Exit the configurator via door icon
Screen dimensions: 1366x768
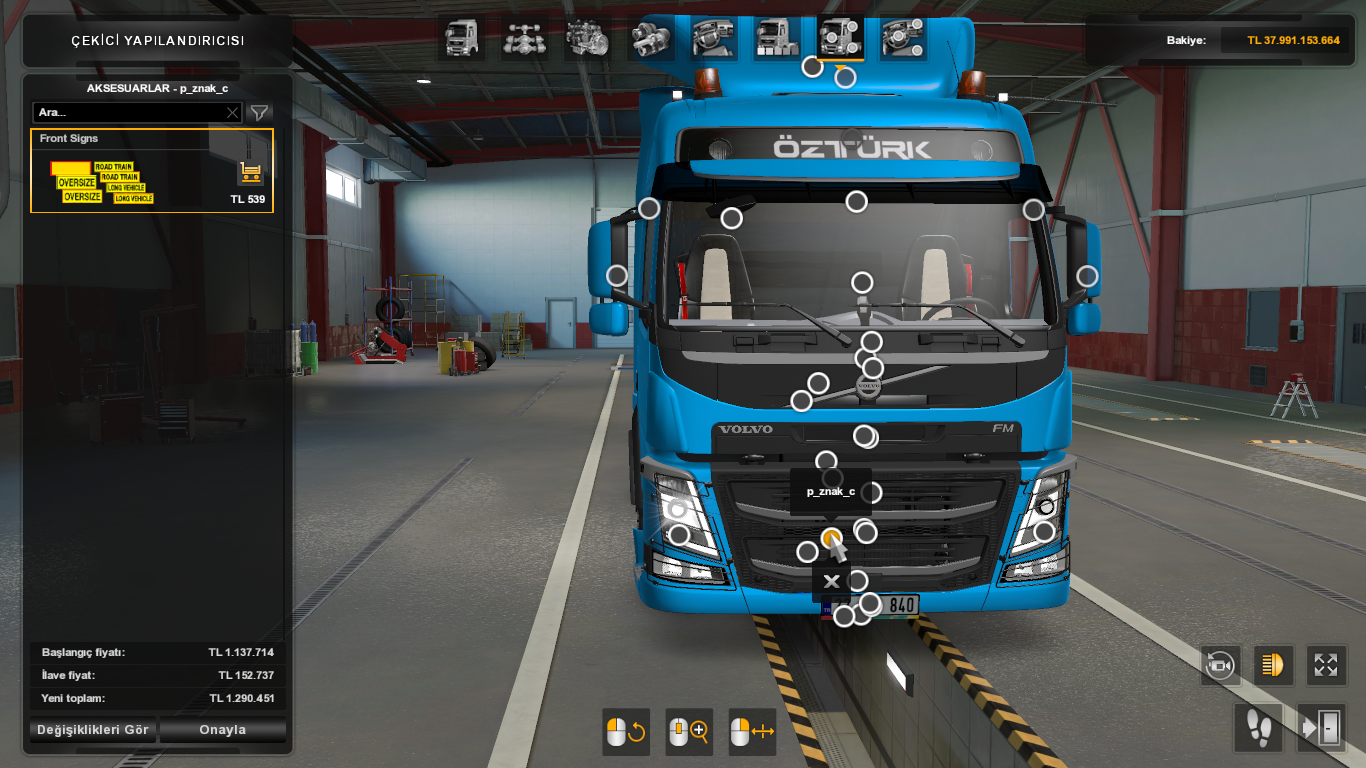[x=1321, y=727]
